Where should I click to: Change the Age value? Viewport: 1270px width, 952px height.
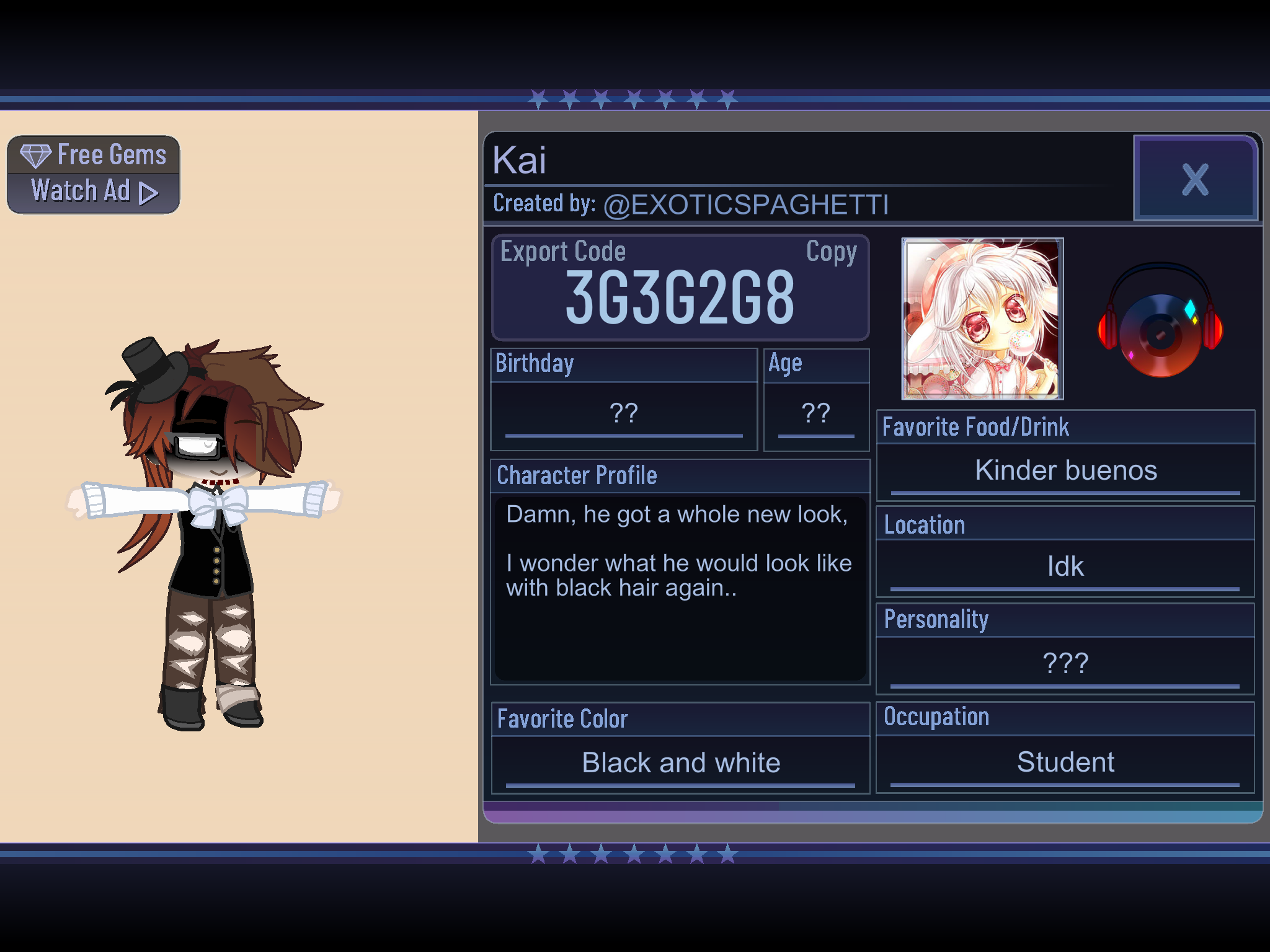coord(815,413)
